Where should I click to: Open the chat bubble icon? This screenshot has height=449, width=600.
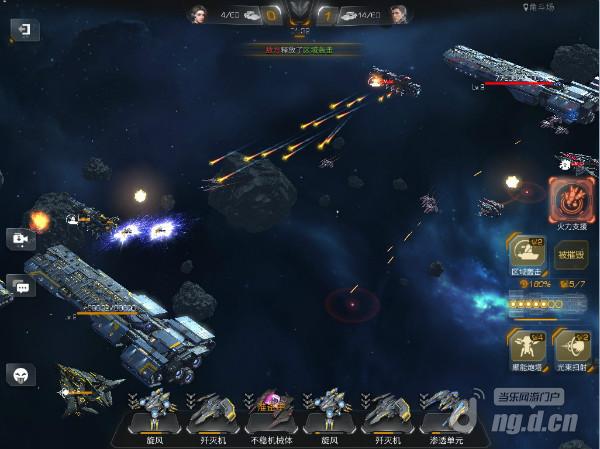coord(21,287)
